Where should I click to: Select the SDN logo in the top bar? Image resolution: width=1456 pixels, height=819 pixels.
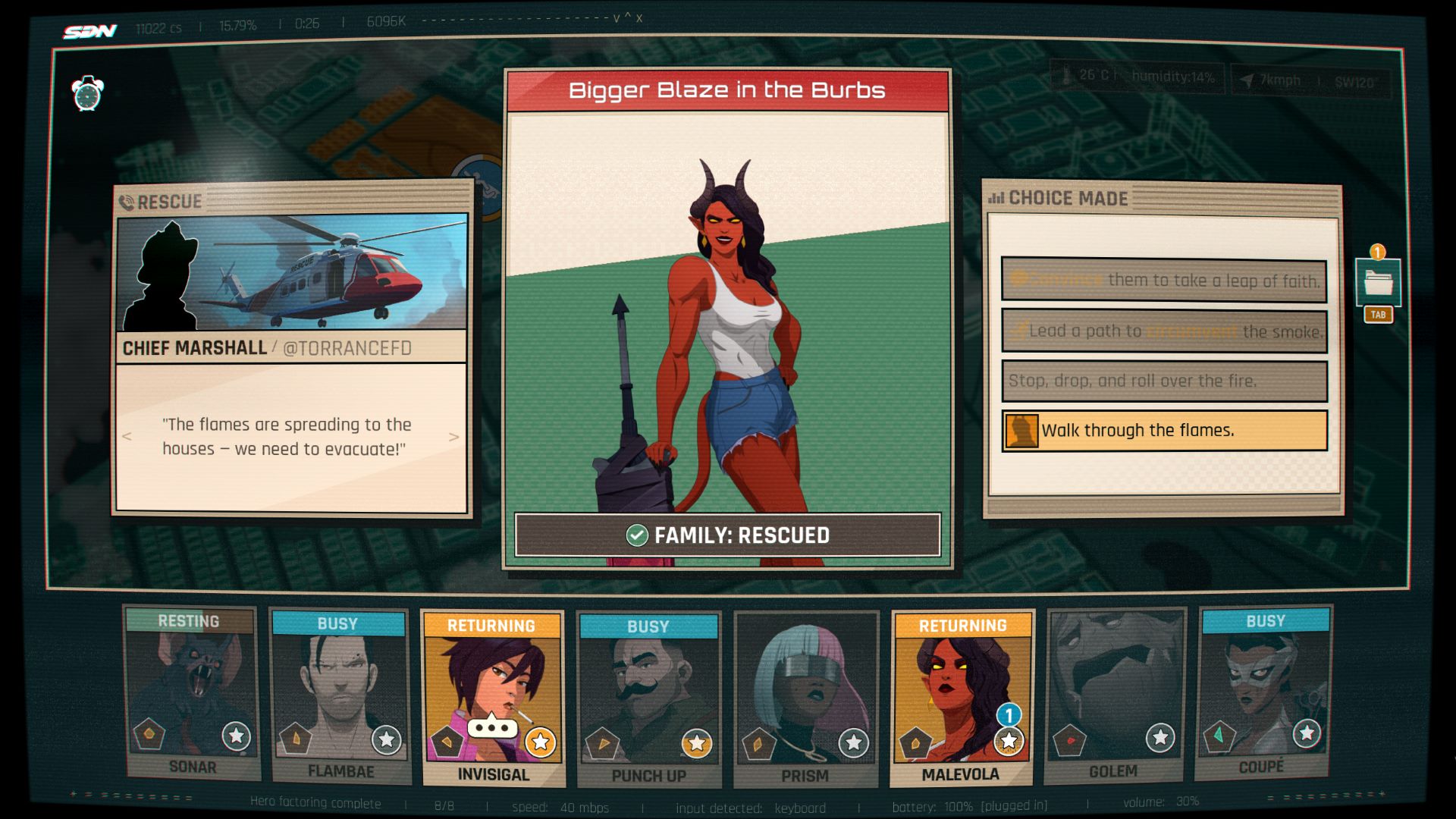[91, 29]
